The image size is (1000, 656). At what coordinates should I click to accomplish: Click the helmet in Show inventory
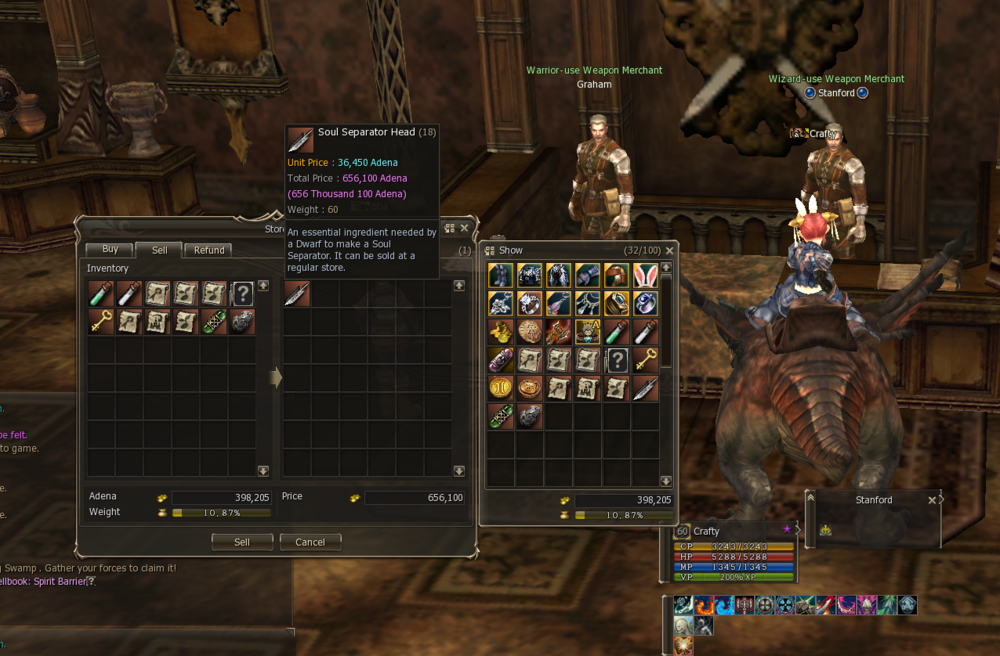[617, 275]
